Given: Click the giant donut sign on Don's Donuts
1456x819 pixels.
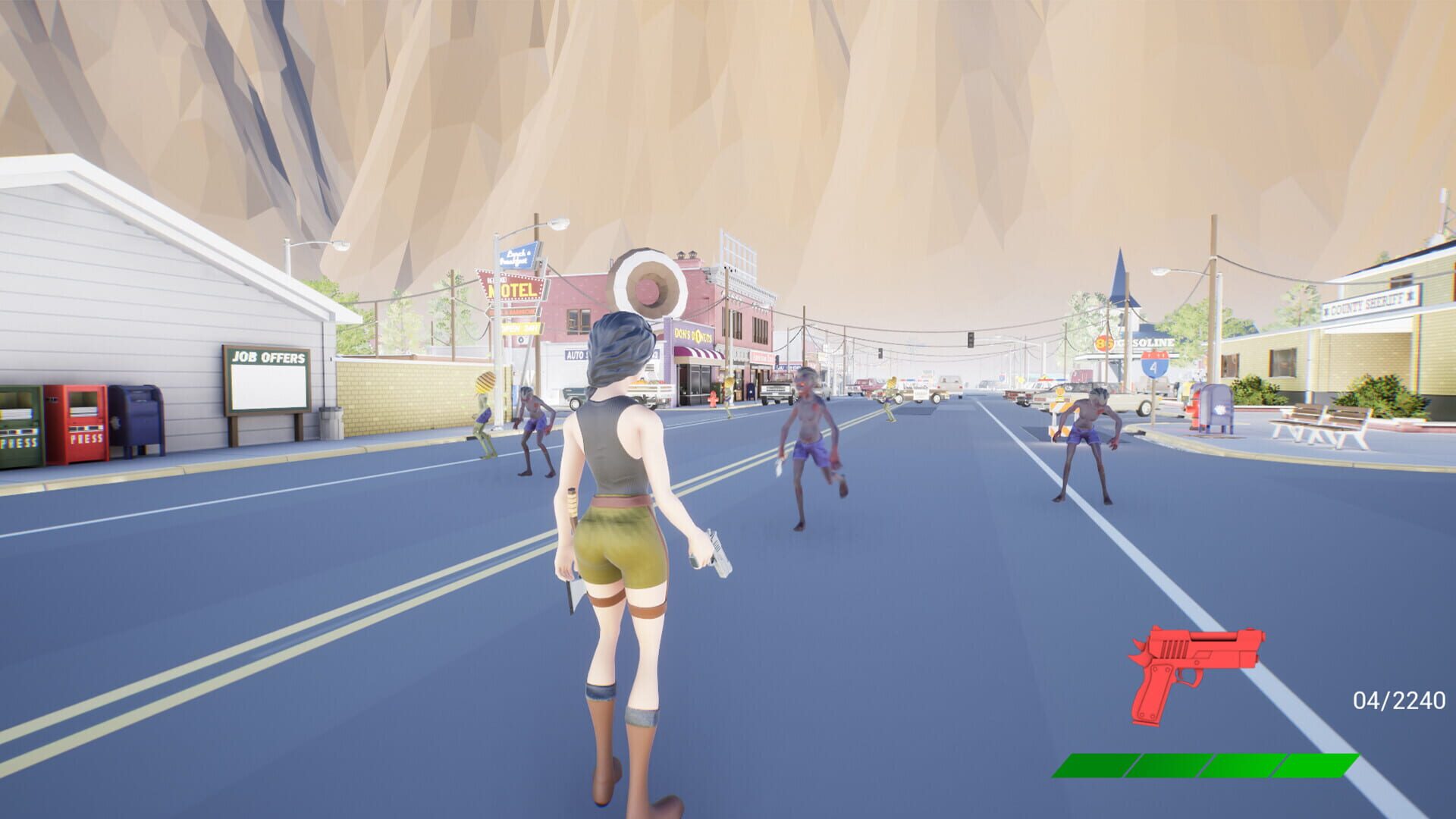Looking at the screenshot, I should [x=647, y=284].
